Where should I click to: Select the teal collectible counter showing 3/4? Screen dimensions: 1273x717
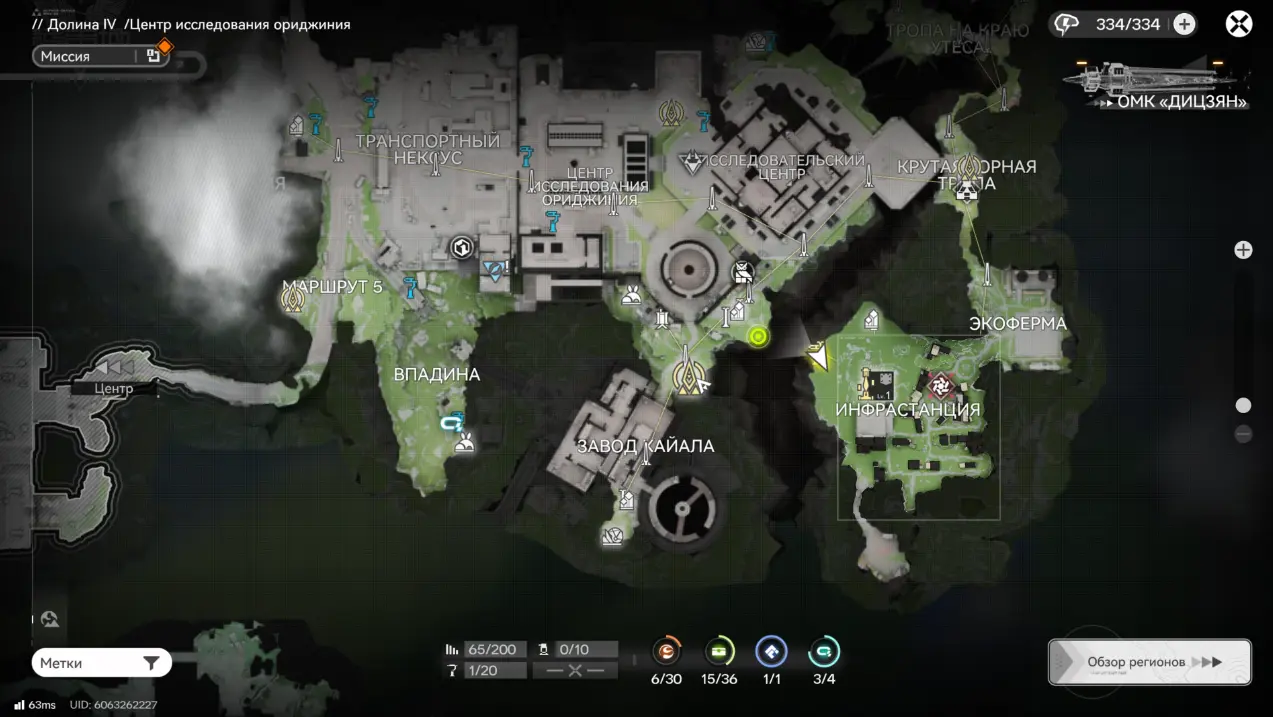[824, 652]
